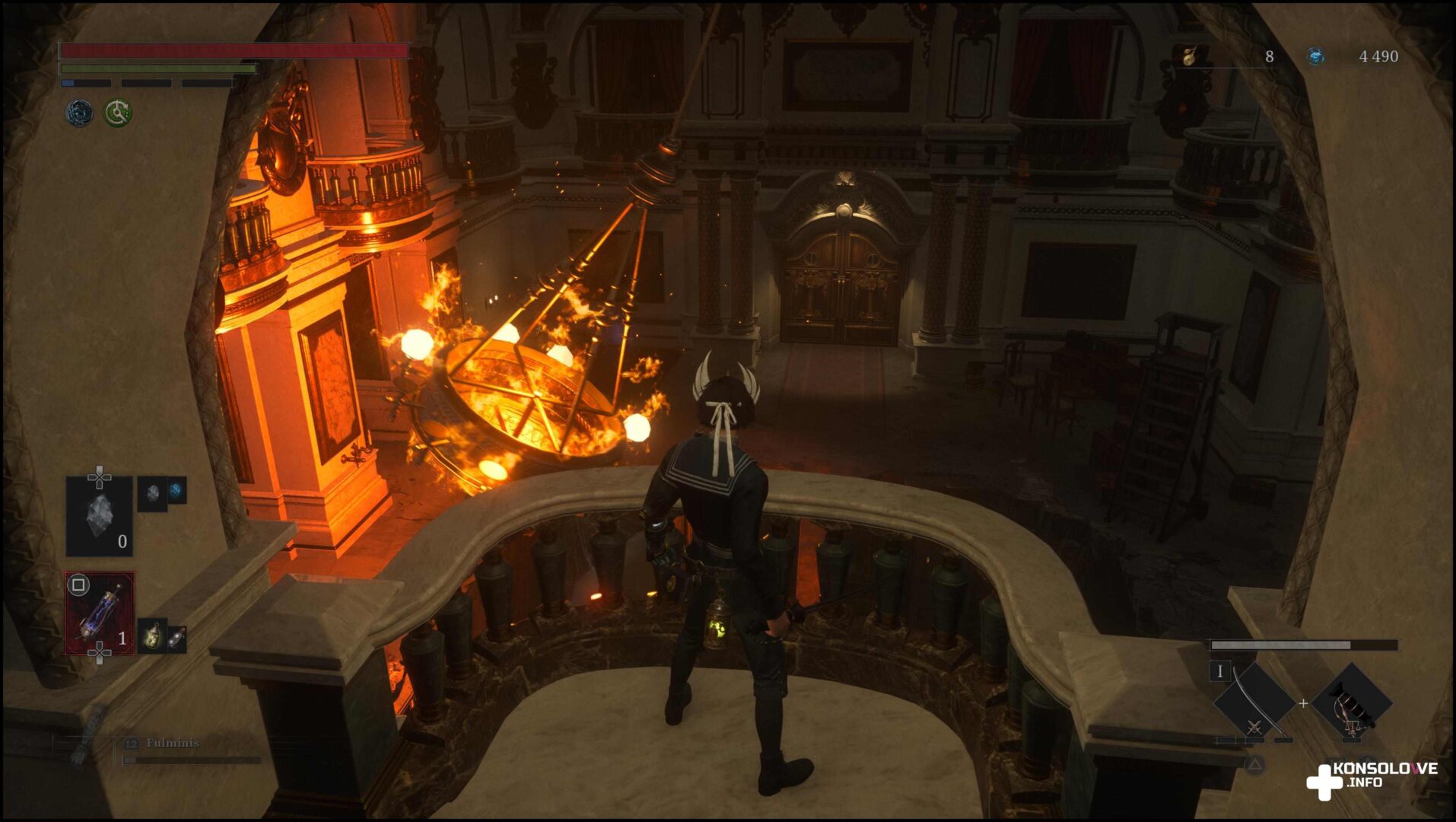The height and width of the screenshot is (822, 1456).
Task: Check the green clock buff icon
Action: tap(118, 113)
